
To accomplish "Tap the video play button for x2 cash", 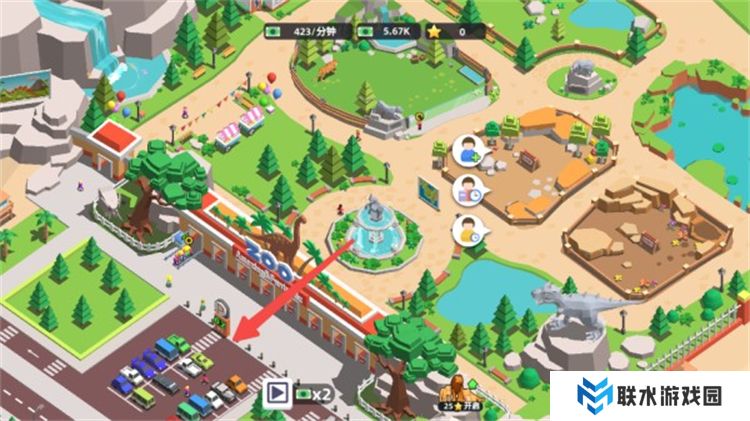I will pyautogui.click(x=275, y=395).
